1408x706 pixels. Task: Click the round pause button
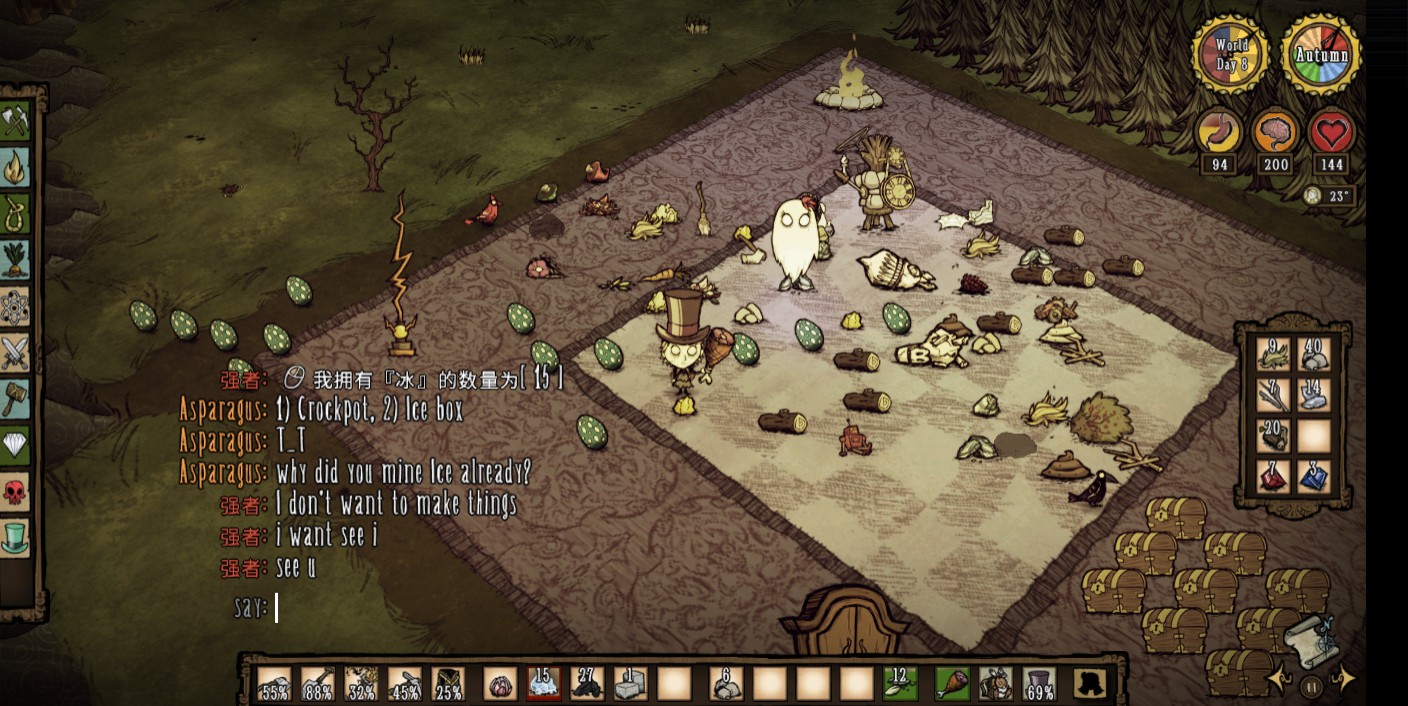1311,686
